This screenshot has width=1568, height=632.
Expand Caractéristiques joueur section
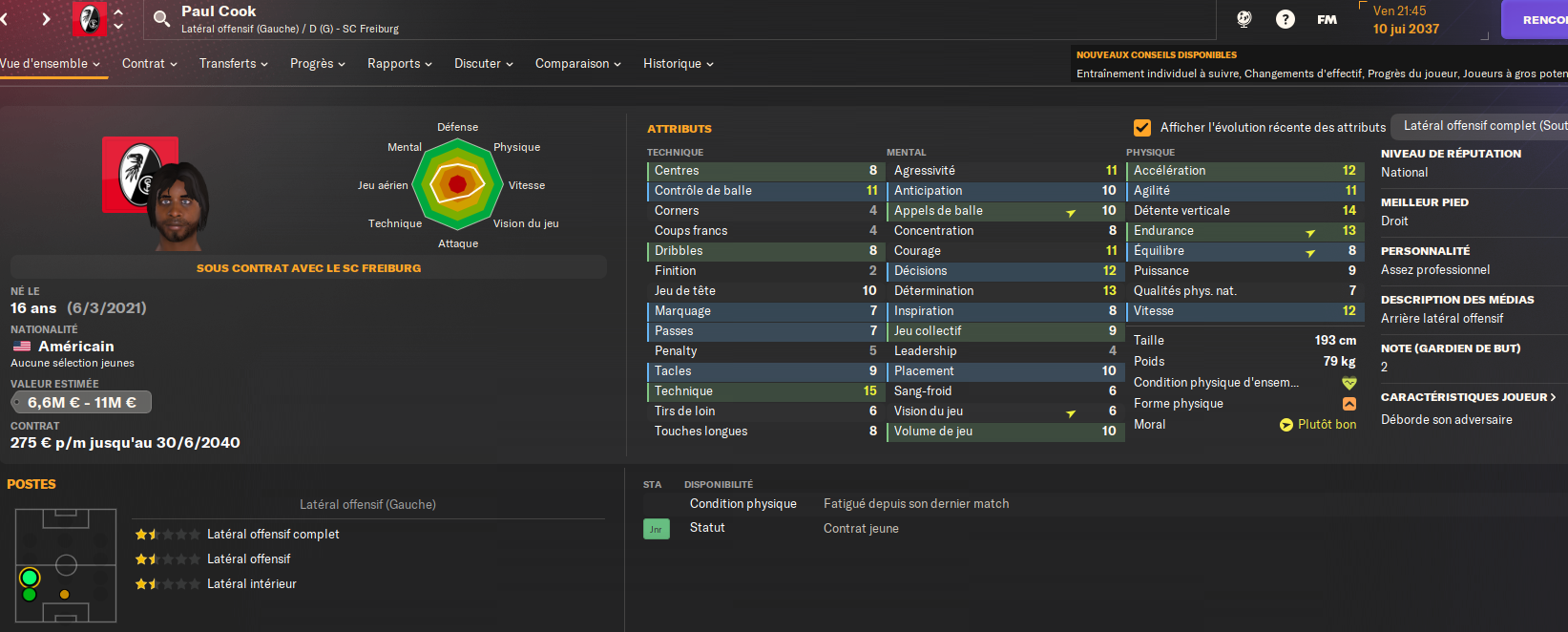(x=1468, y=397)
